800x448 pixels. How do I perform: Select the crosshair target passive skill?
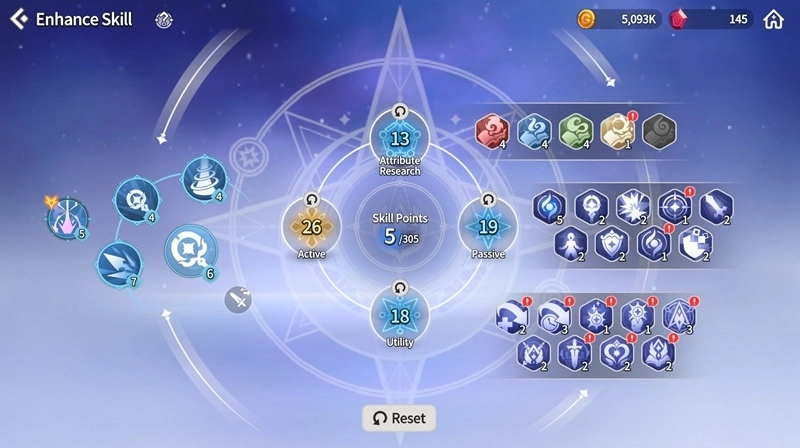675,206
